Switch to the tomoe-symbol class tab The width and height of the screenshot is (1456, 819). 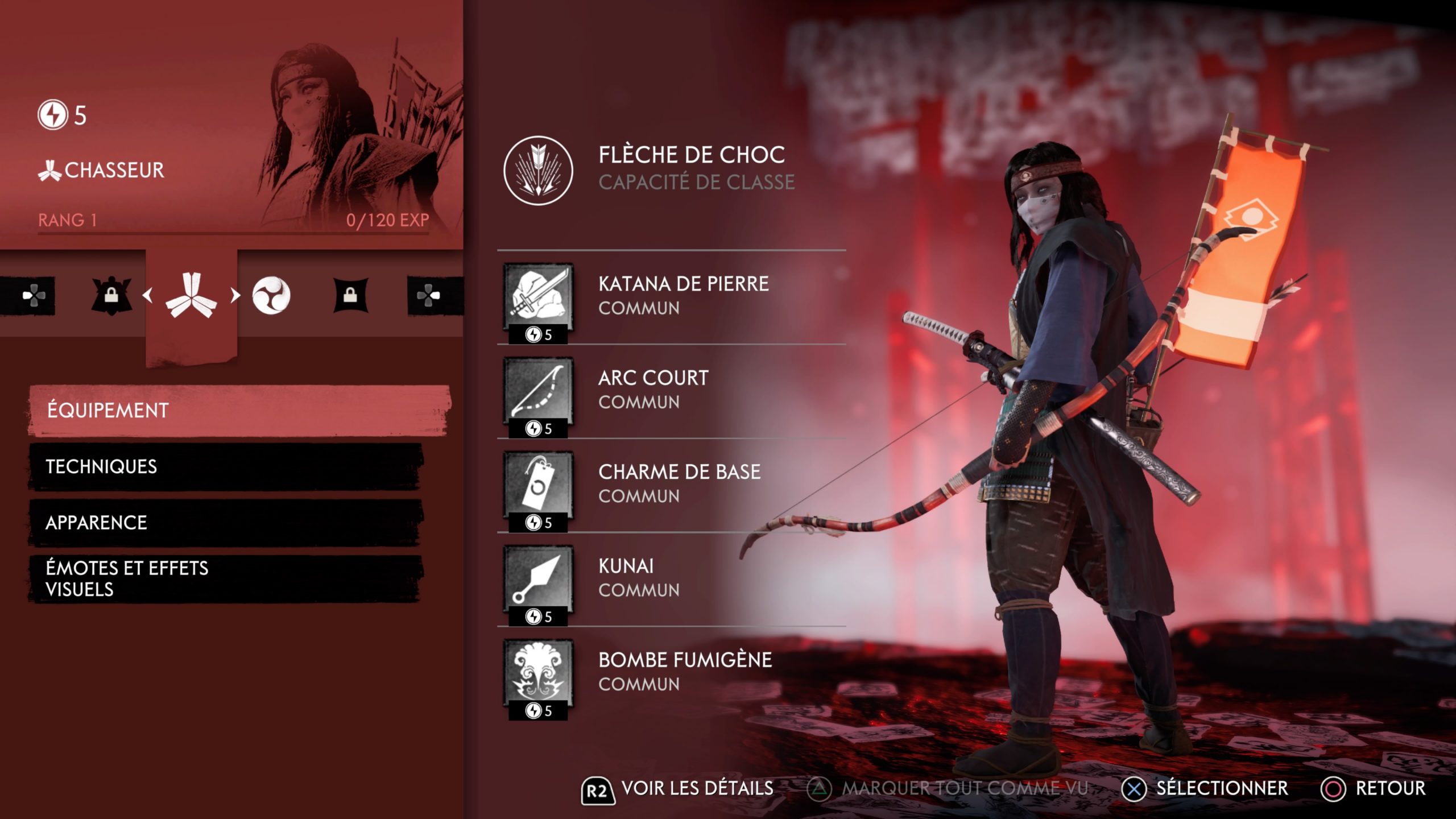pos(271,295)
